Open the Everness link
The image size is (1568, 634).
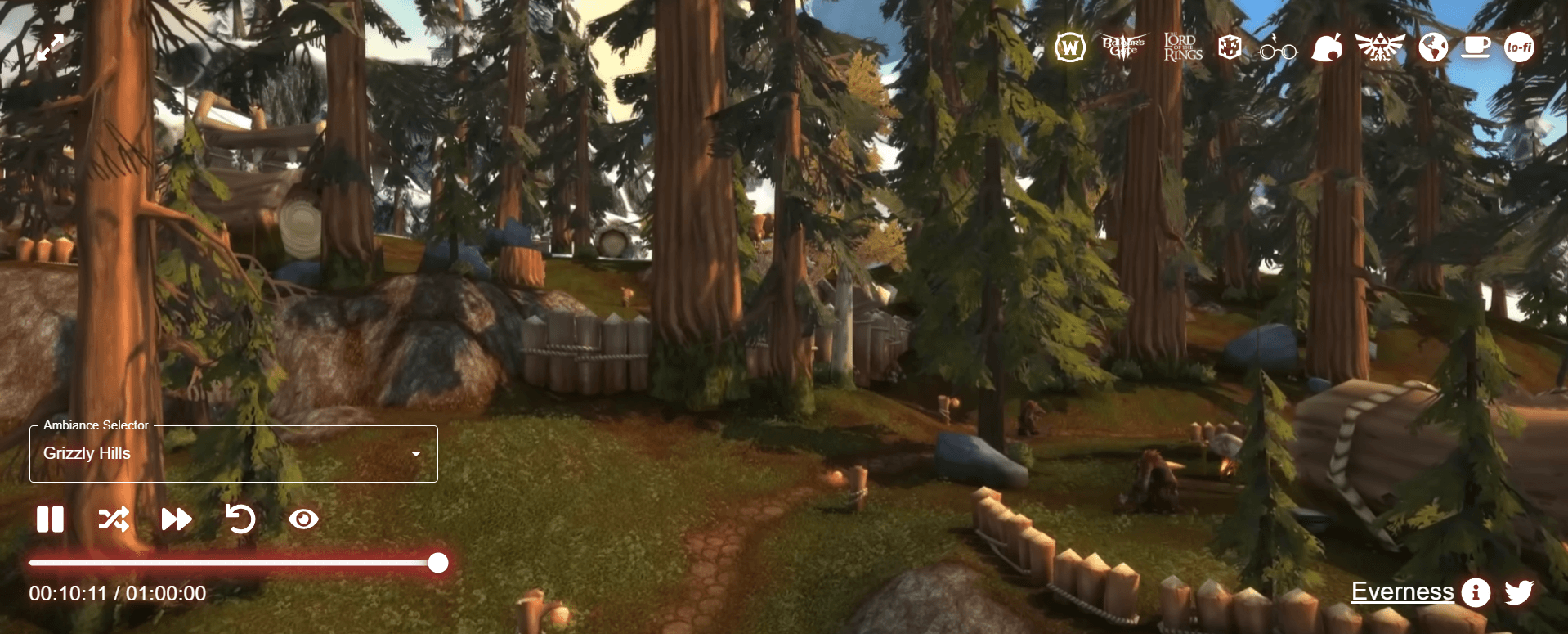point(1402,591)
